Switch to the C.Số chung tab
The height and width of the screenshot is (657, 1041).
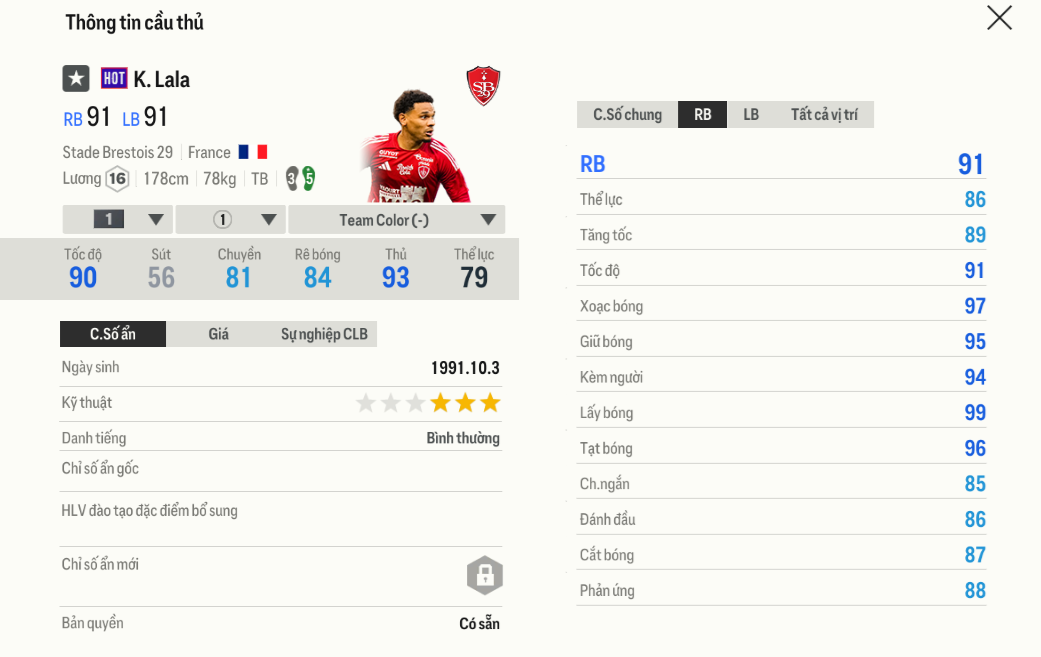coord(627,115)
